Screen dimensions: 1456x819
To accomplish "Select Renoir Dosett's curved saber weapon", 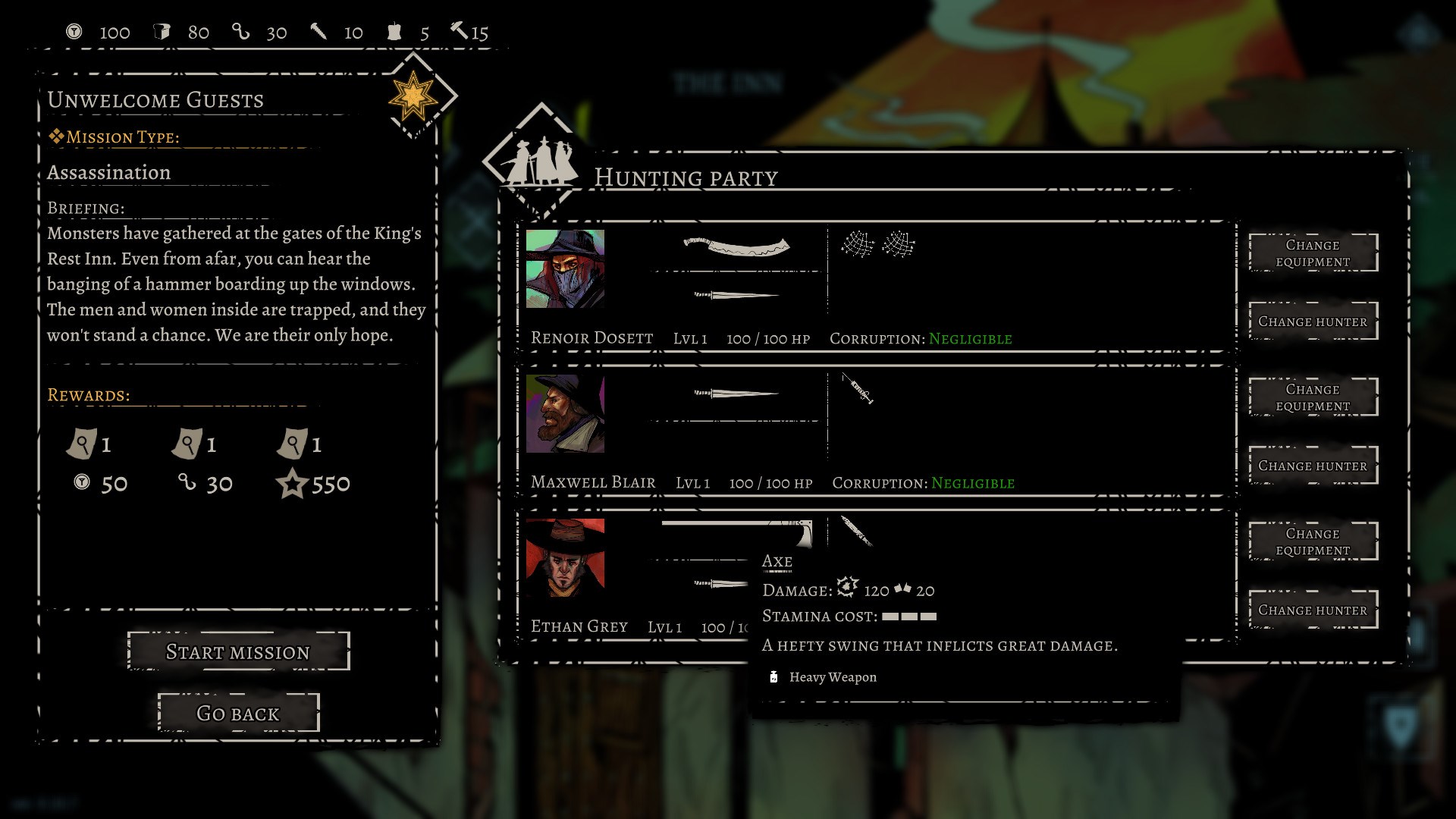I will click(x=734, y=245).
